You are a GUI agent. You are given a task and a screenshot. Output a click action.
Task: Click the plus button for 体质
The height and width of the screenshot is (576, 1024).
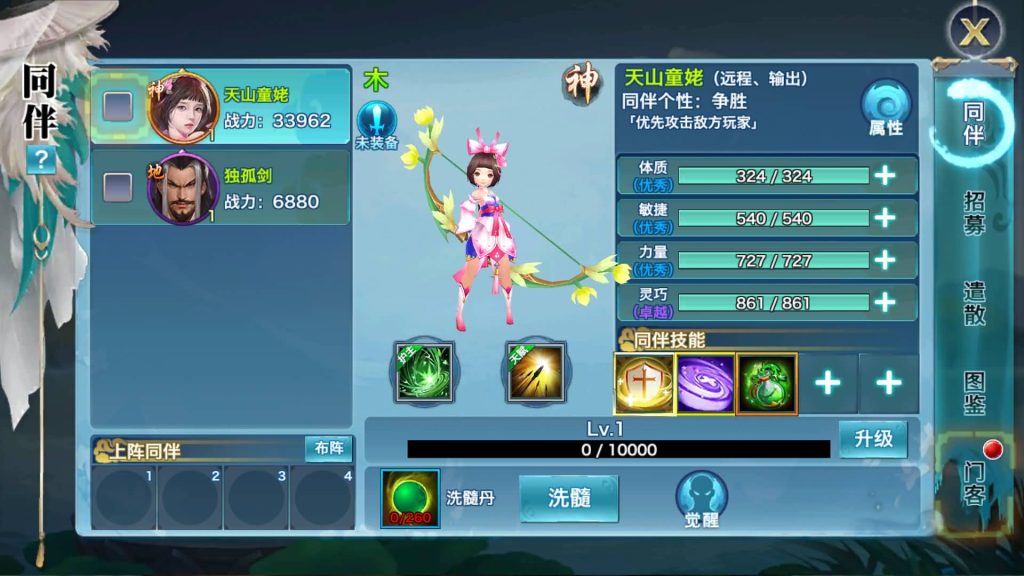click(x=885, y=176)
